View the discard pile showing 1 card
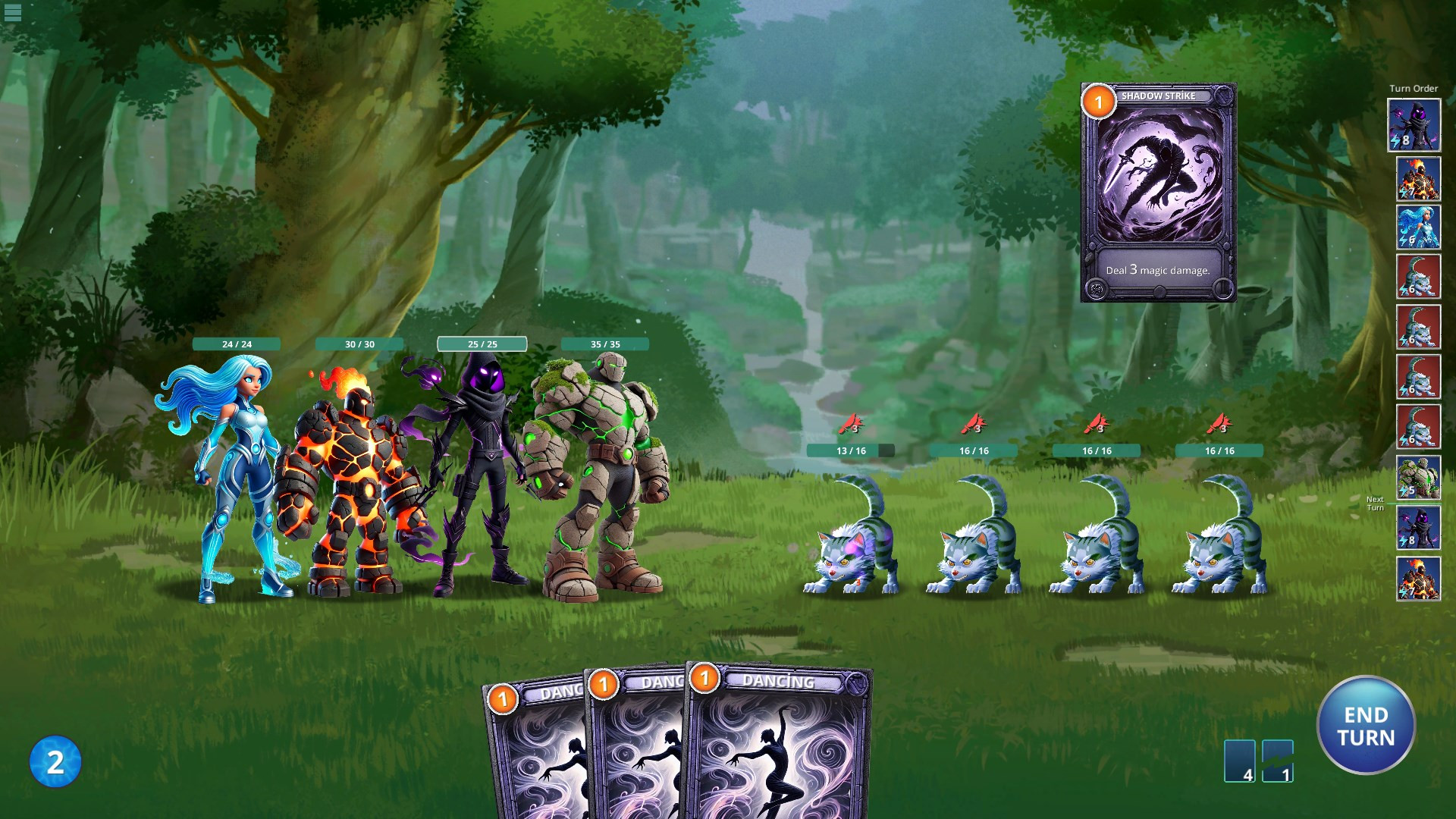 pyautogui.click(x=1278, y=760)
